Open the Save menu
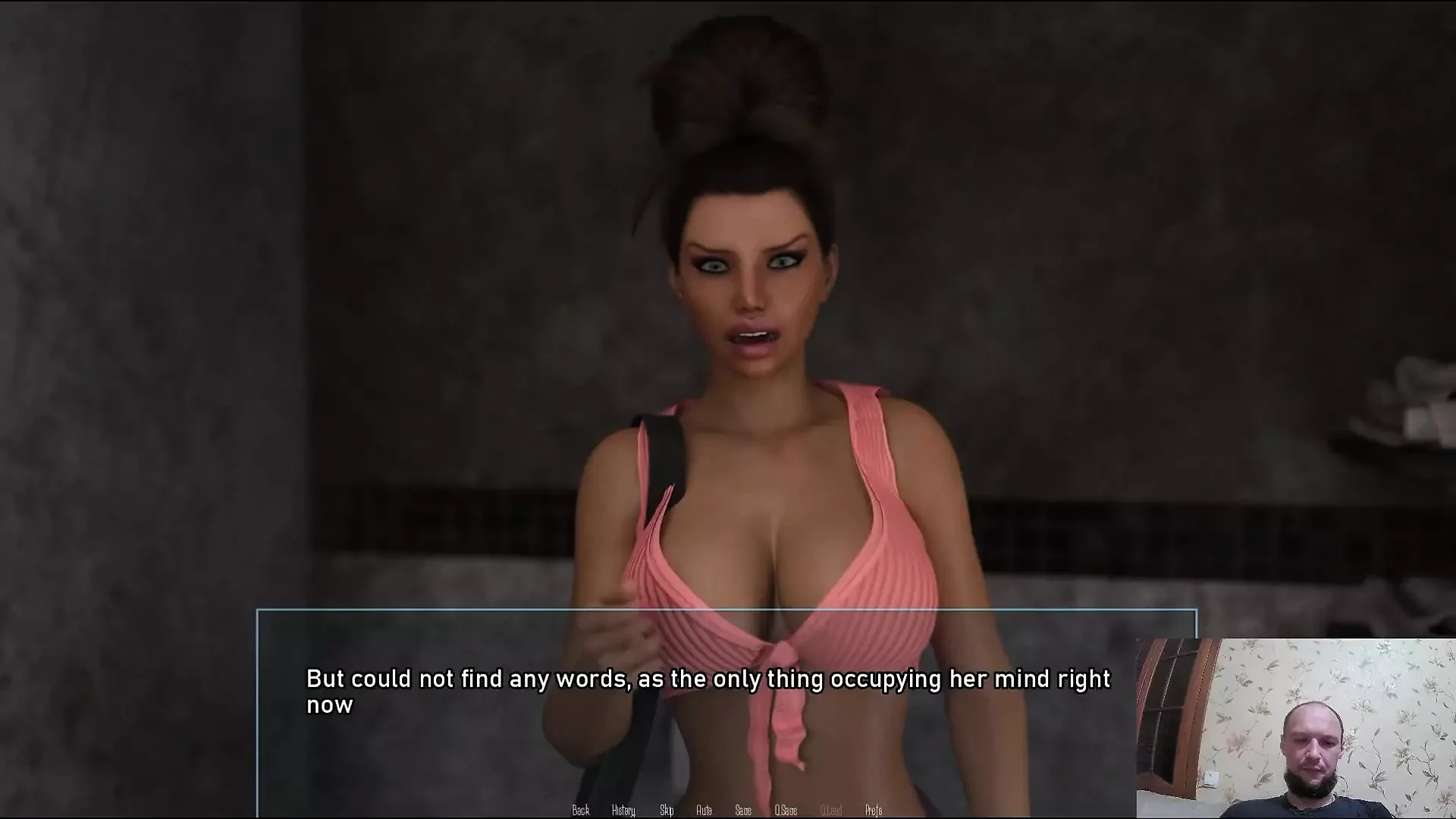 click(x=743, y=810)
